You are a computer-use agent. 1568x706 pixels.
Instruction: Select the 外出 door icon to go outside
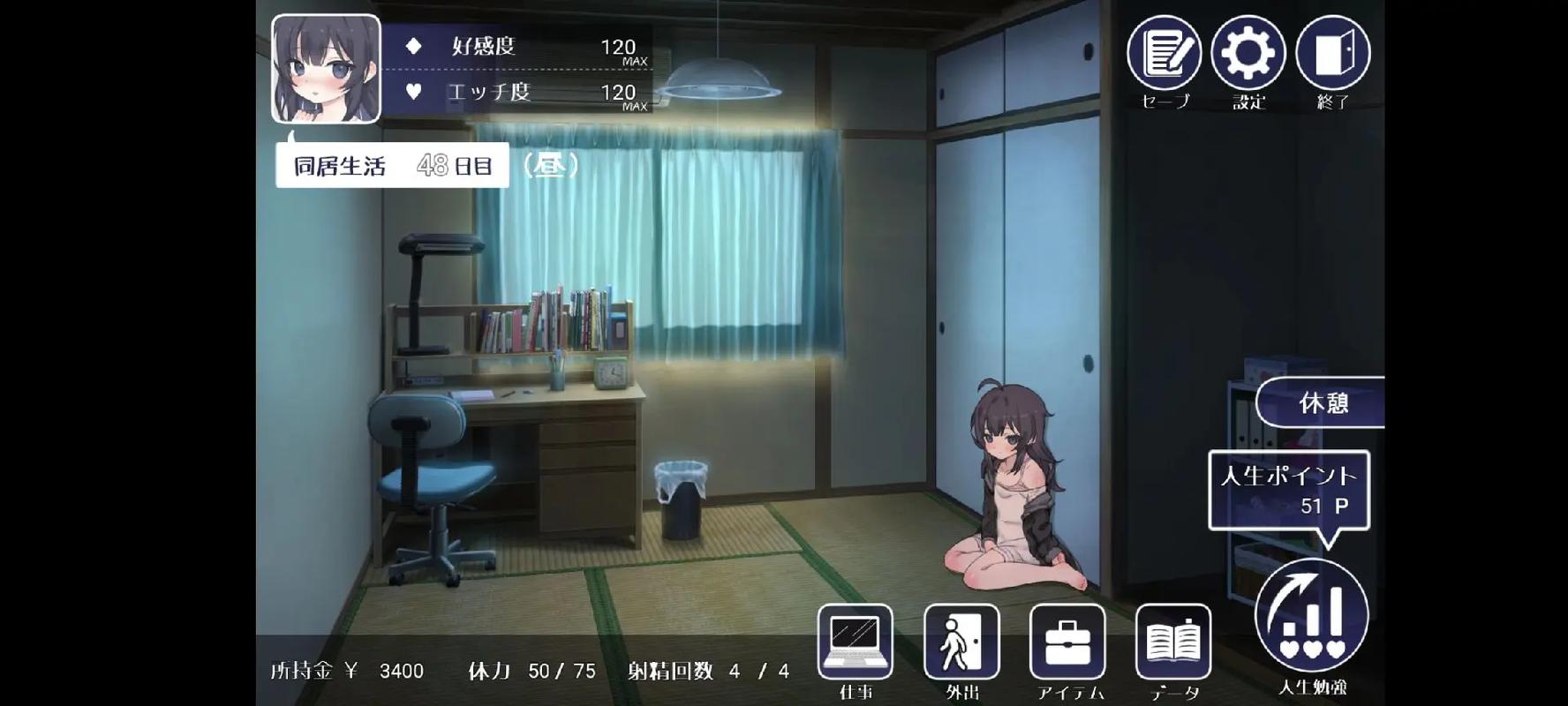pos(961,642)
